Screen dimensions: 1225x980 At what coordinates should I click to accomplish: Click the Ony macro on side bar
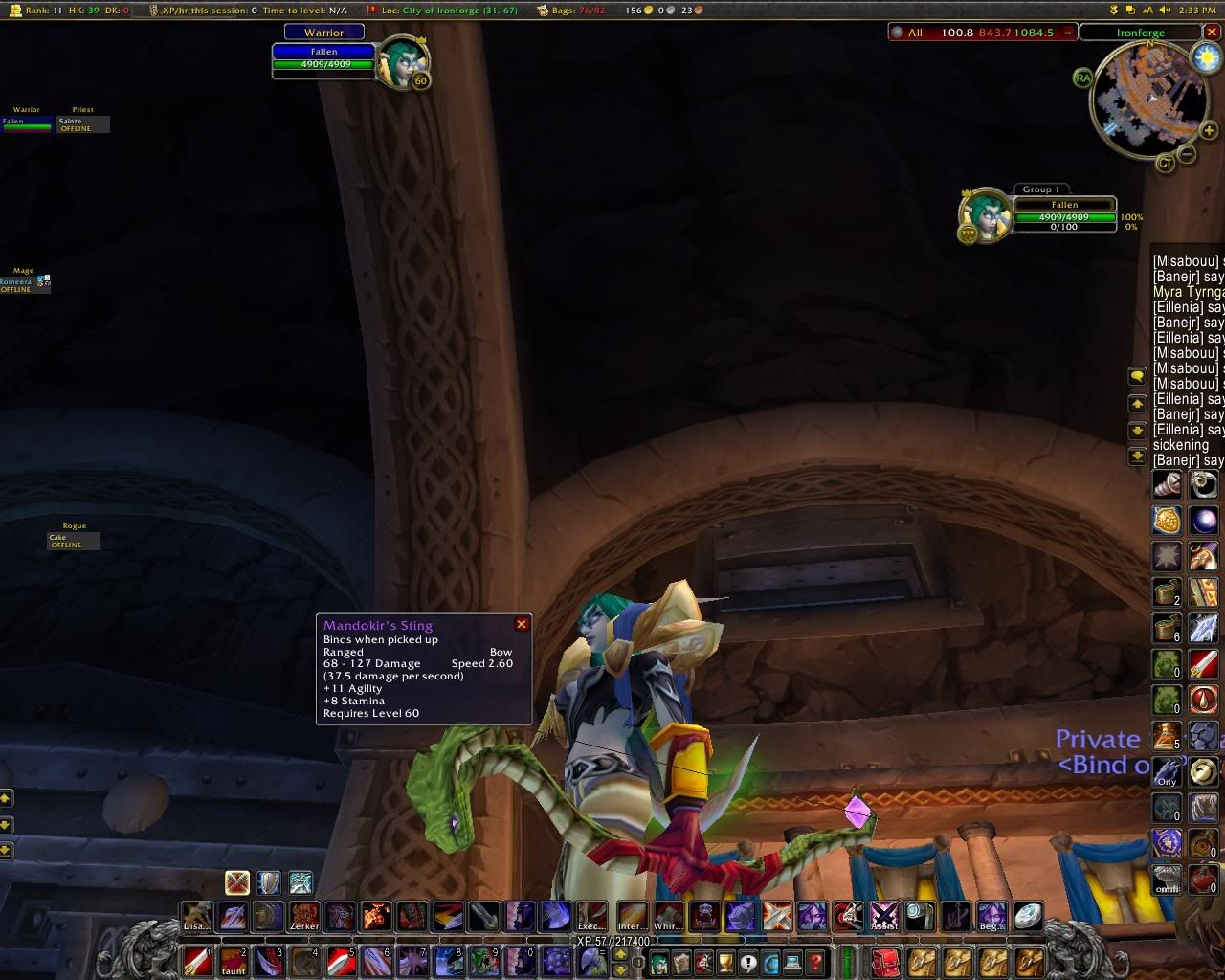pyautogui.click(x=1167, y=771)
